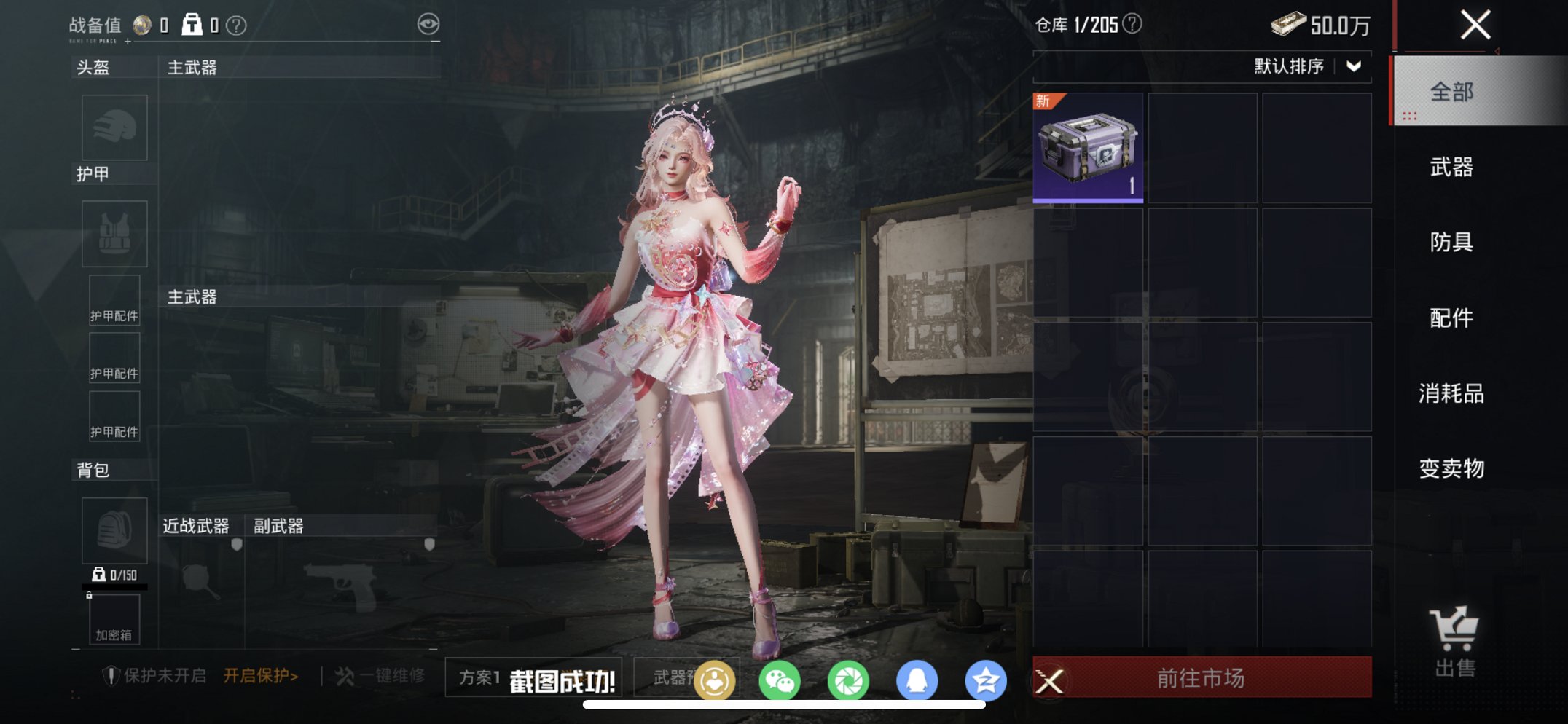
Task: Click the chevron next to 默认排序
Action: tap(1353, 68)
